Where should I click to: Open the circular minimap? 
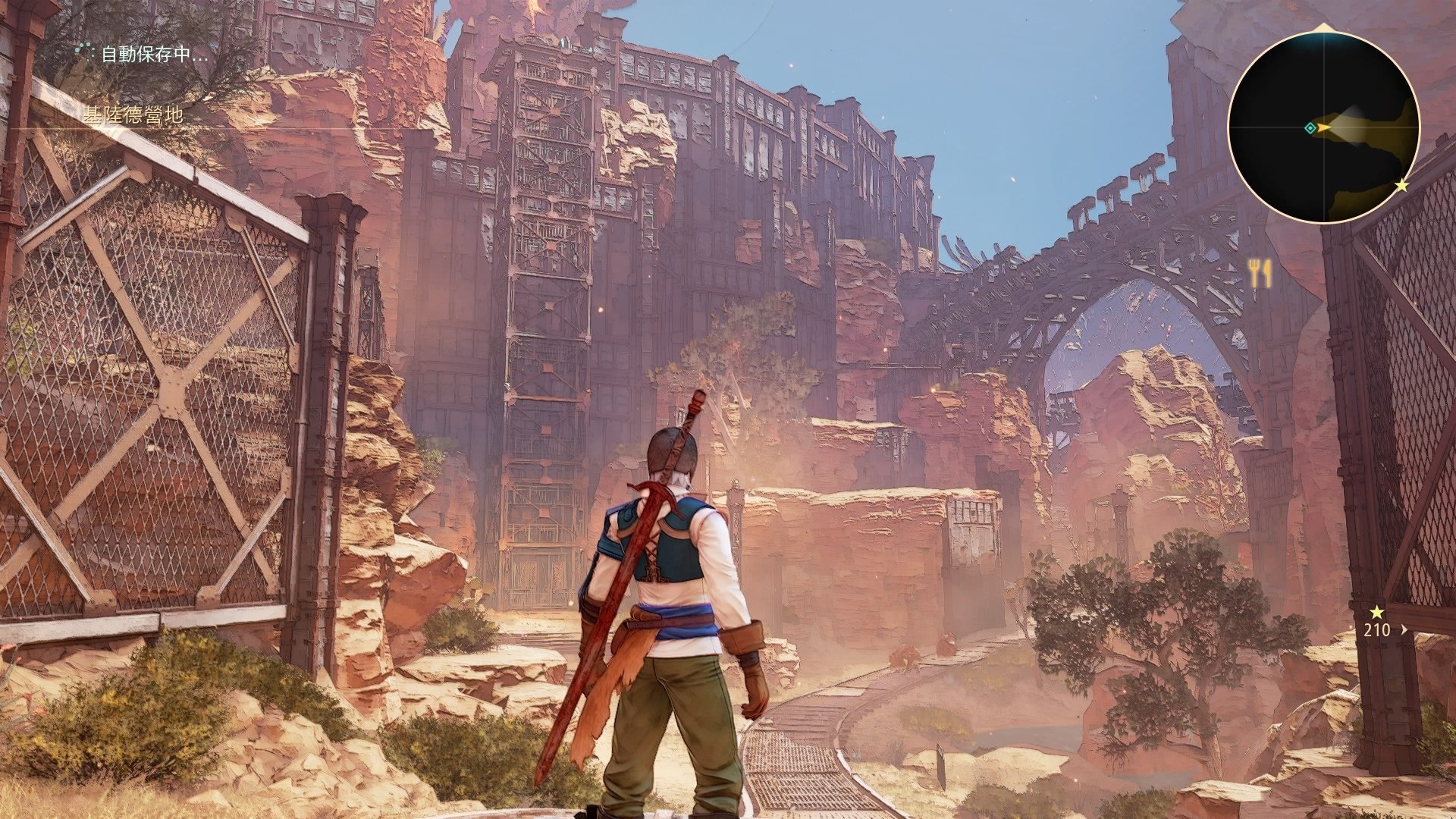tap(1323, 128)
